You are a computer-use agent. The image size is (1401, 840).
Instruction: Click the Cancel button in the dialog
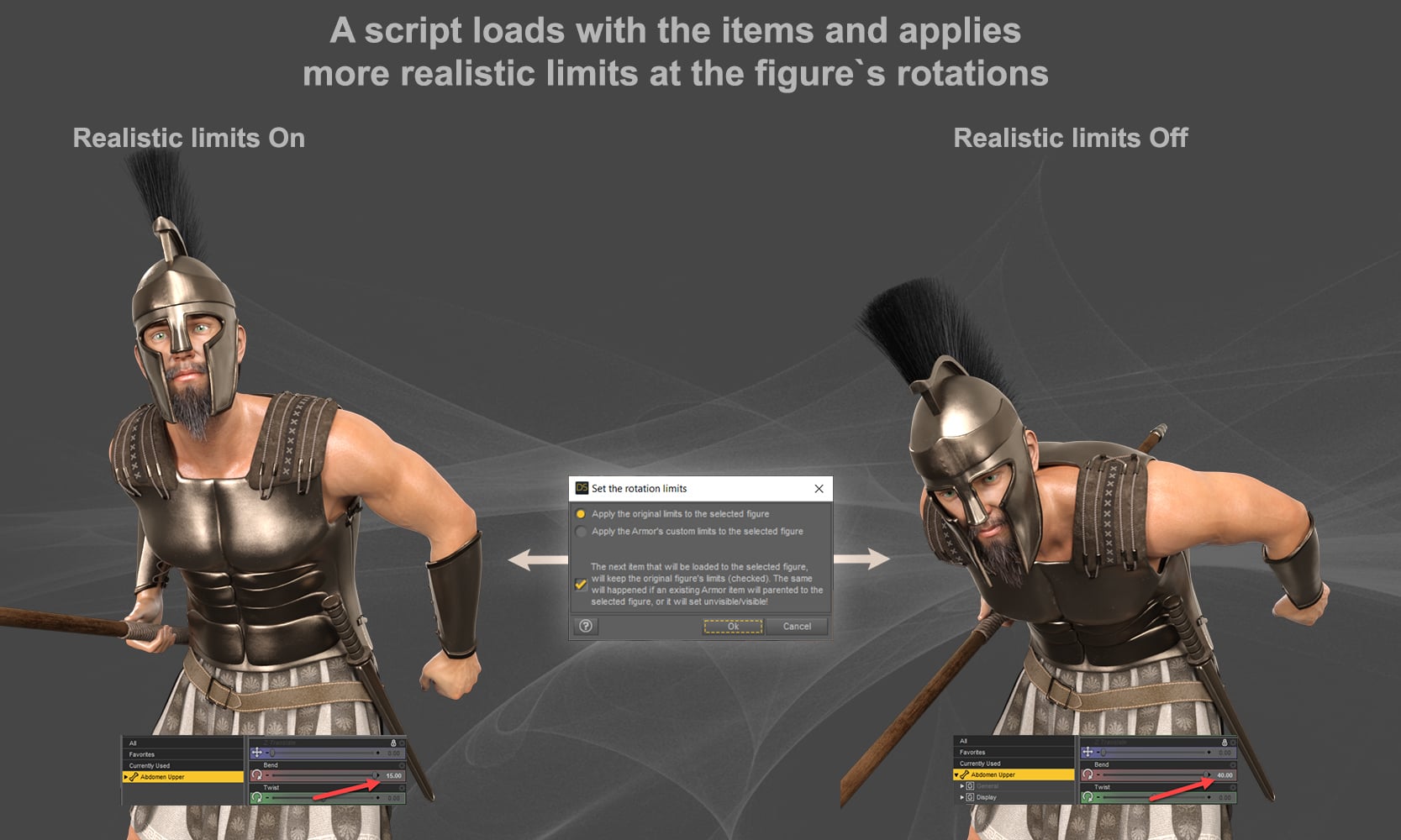click(x=797, y=627)
